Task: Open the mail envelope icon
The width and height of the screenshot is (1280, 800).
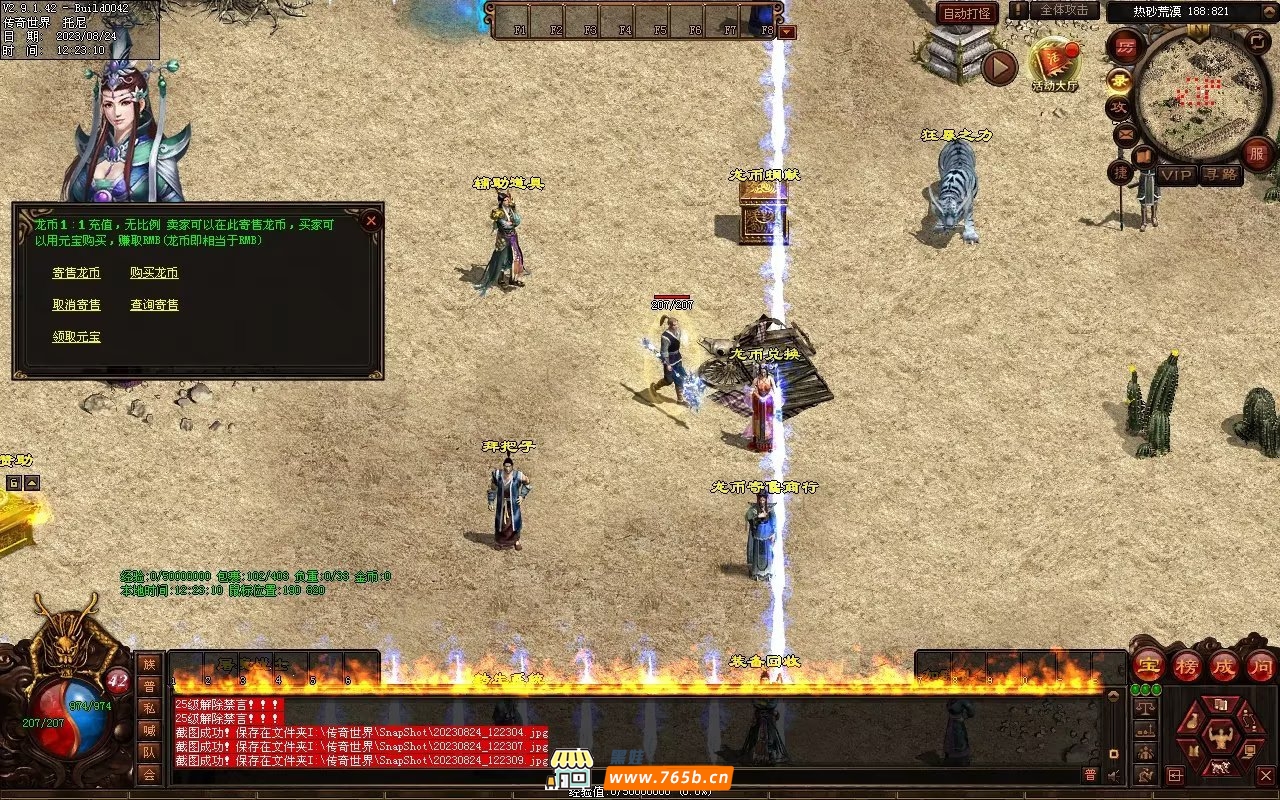Action: (1124, 135)
